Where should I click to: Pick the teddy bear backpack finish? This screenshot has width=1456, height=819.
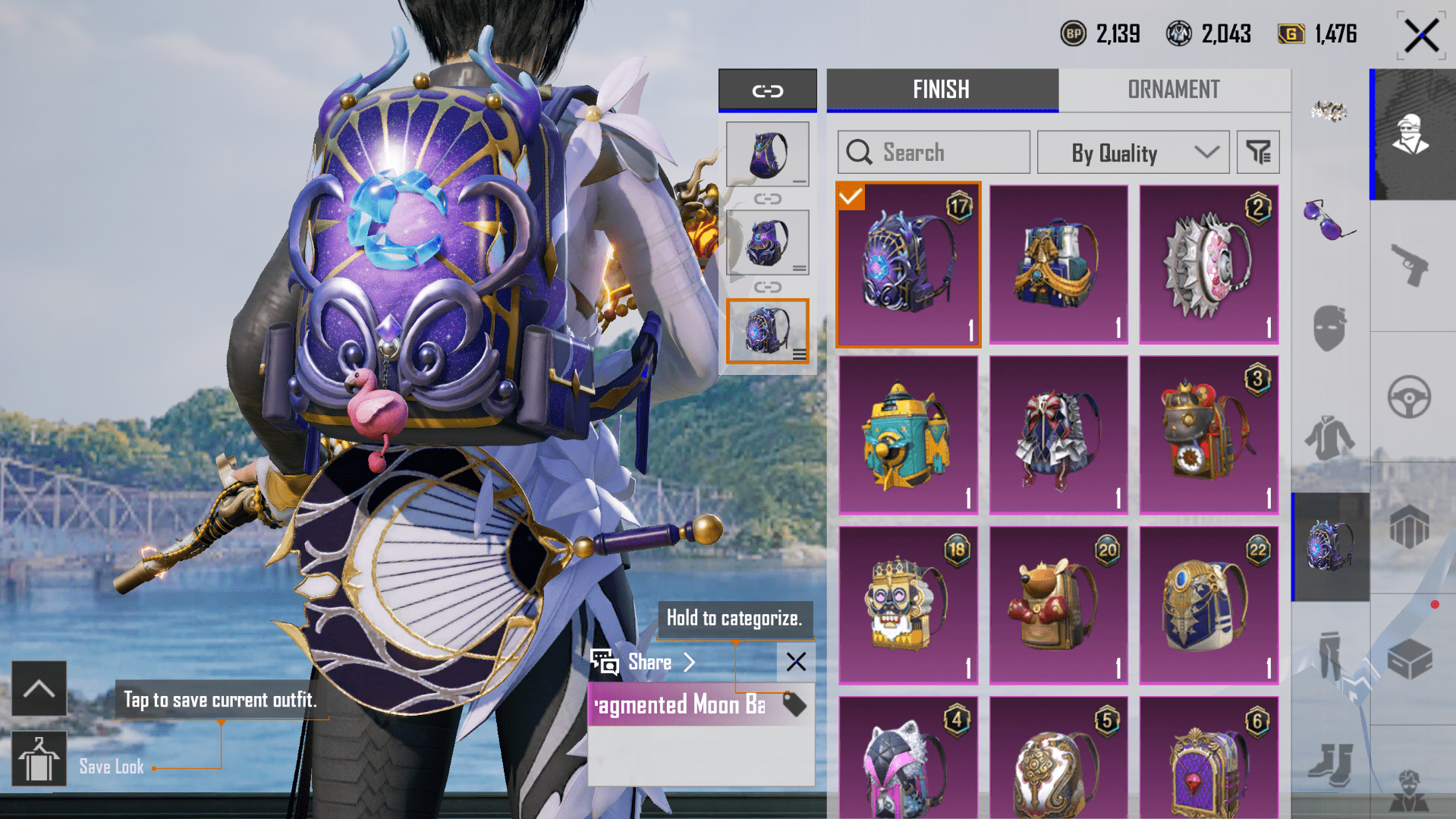click(x=1058, y=606)
